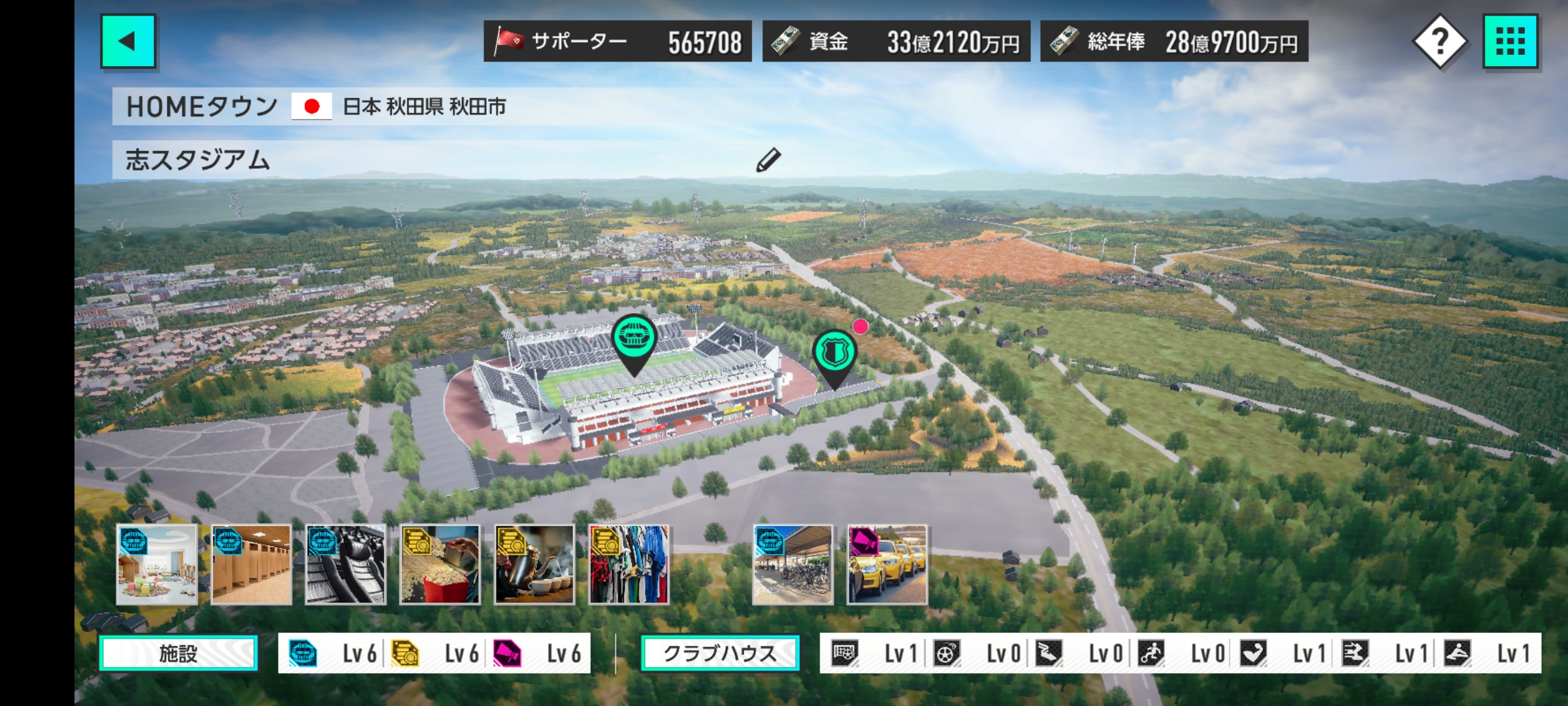
Task: Open the restroom stalls facility thumbnail
Action: click(252, 565)
